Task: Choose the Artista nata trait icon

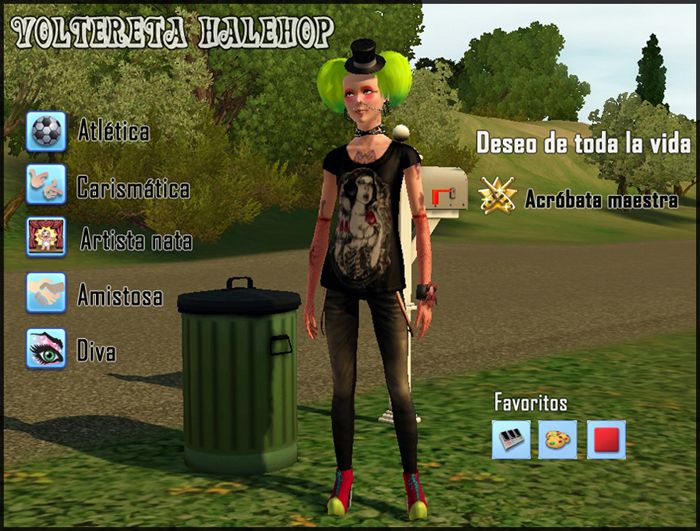Action: tap(46, 238)
